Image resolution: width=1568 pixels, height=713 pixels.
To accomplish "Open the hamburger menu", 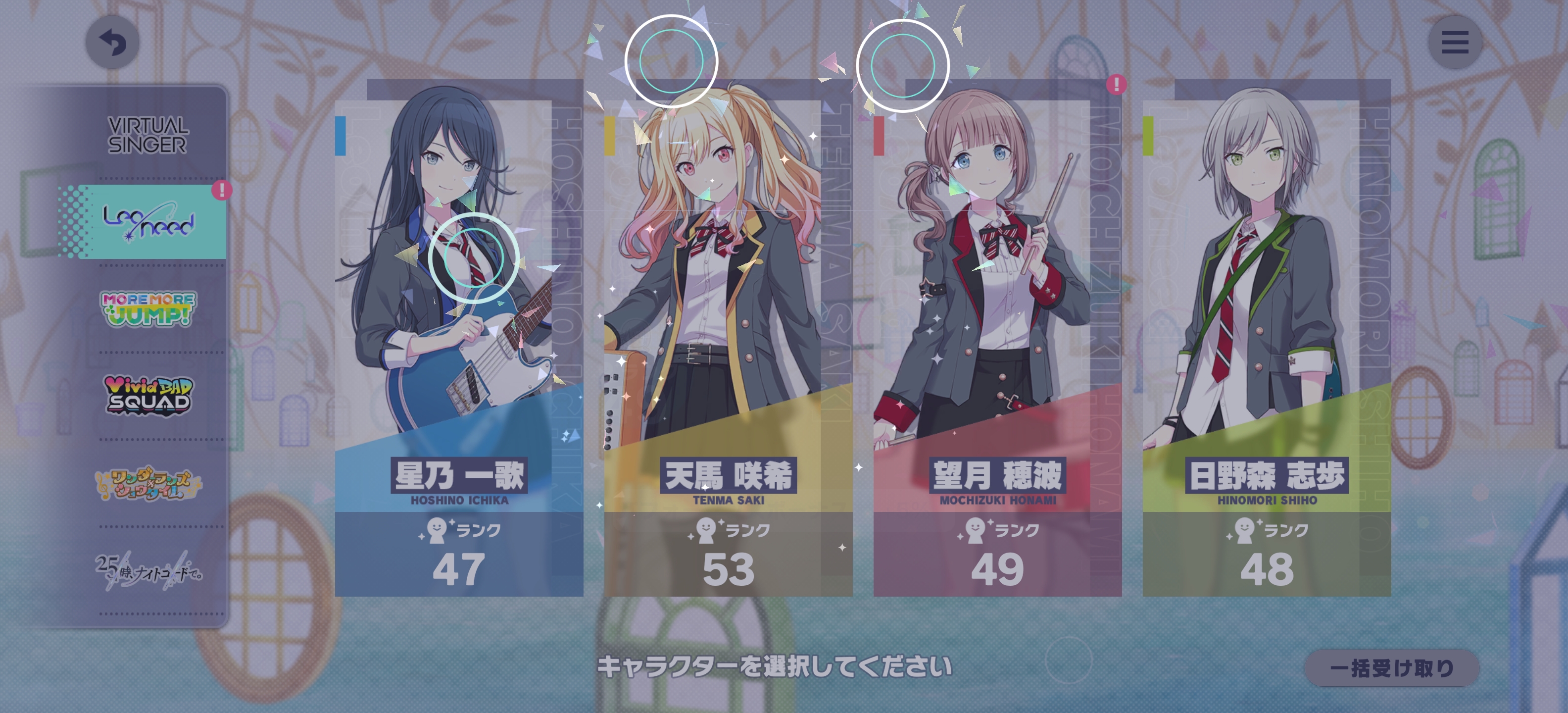I will (1454, 43).
